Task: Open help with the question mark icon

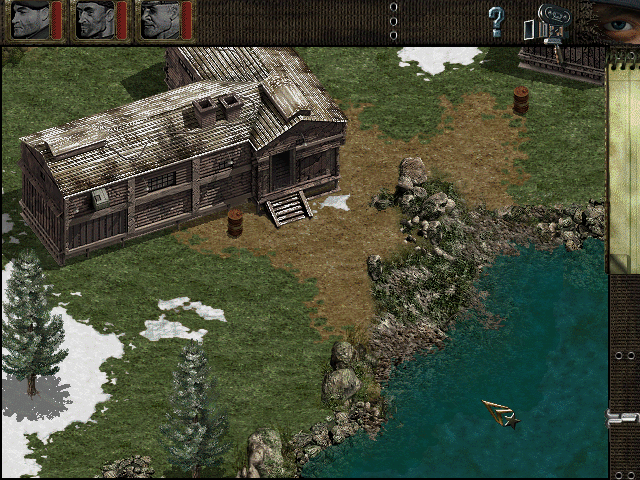Action: point(496,20)
